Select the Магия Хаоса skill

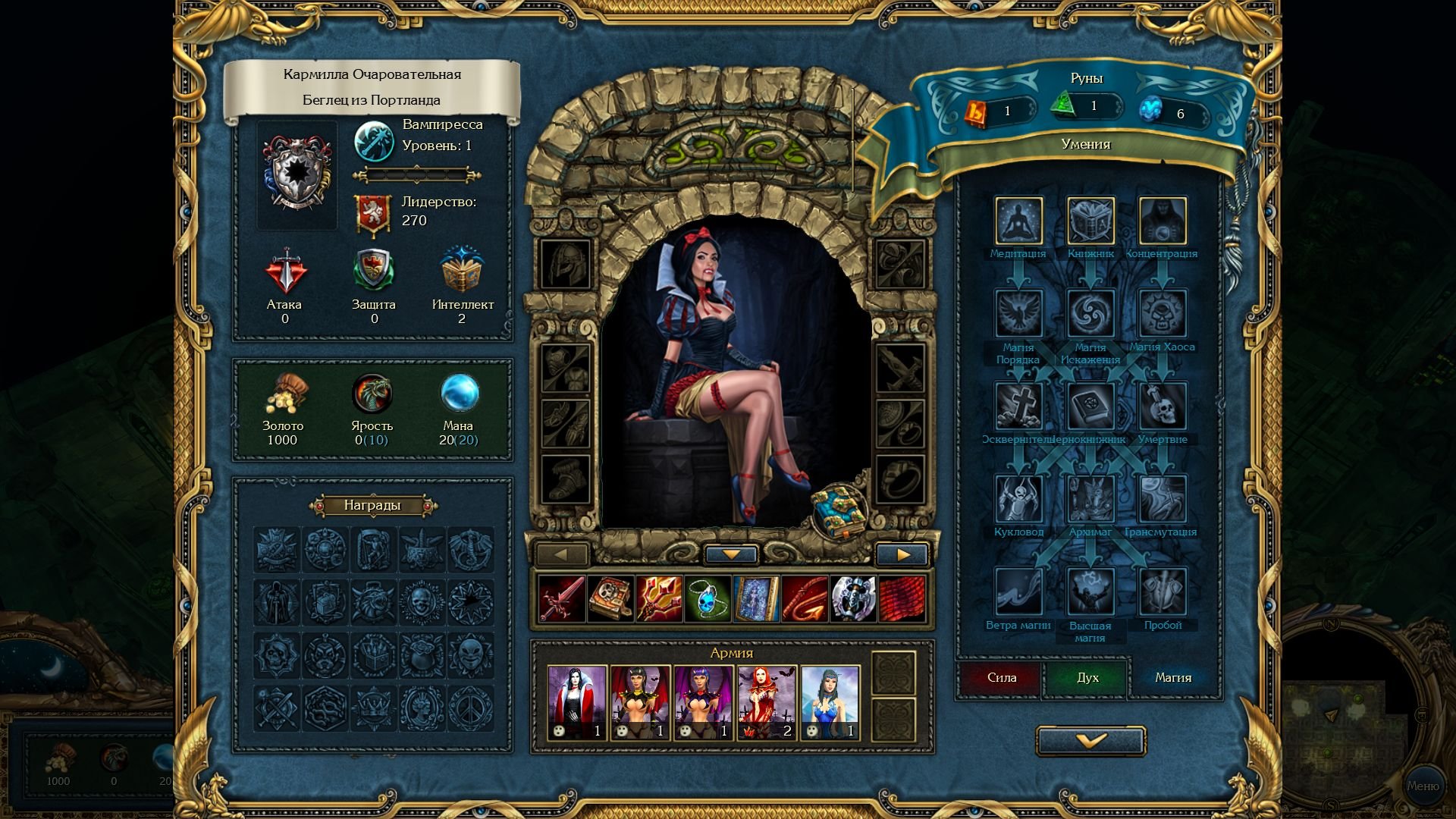coord(1163,314)
